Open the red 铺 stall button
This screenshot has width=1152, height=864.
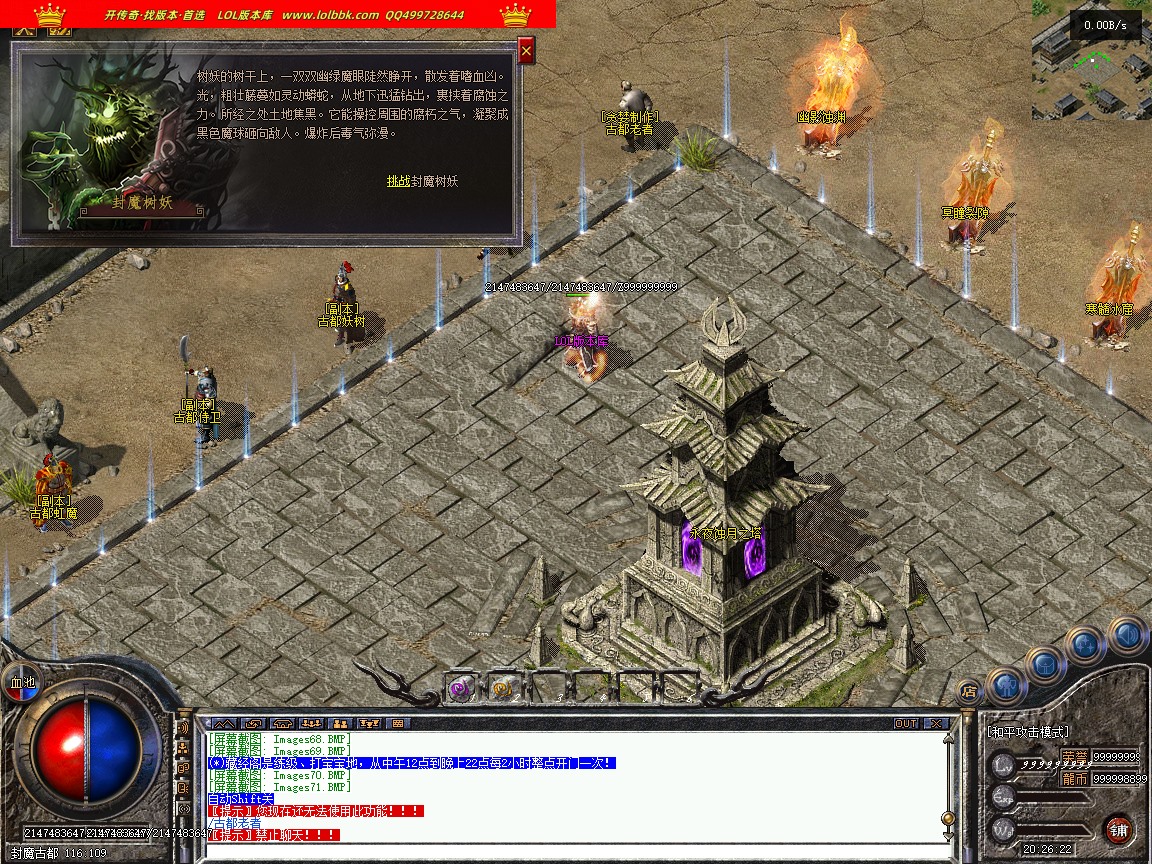1119,828
